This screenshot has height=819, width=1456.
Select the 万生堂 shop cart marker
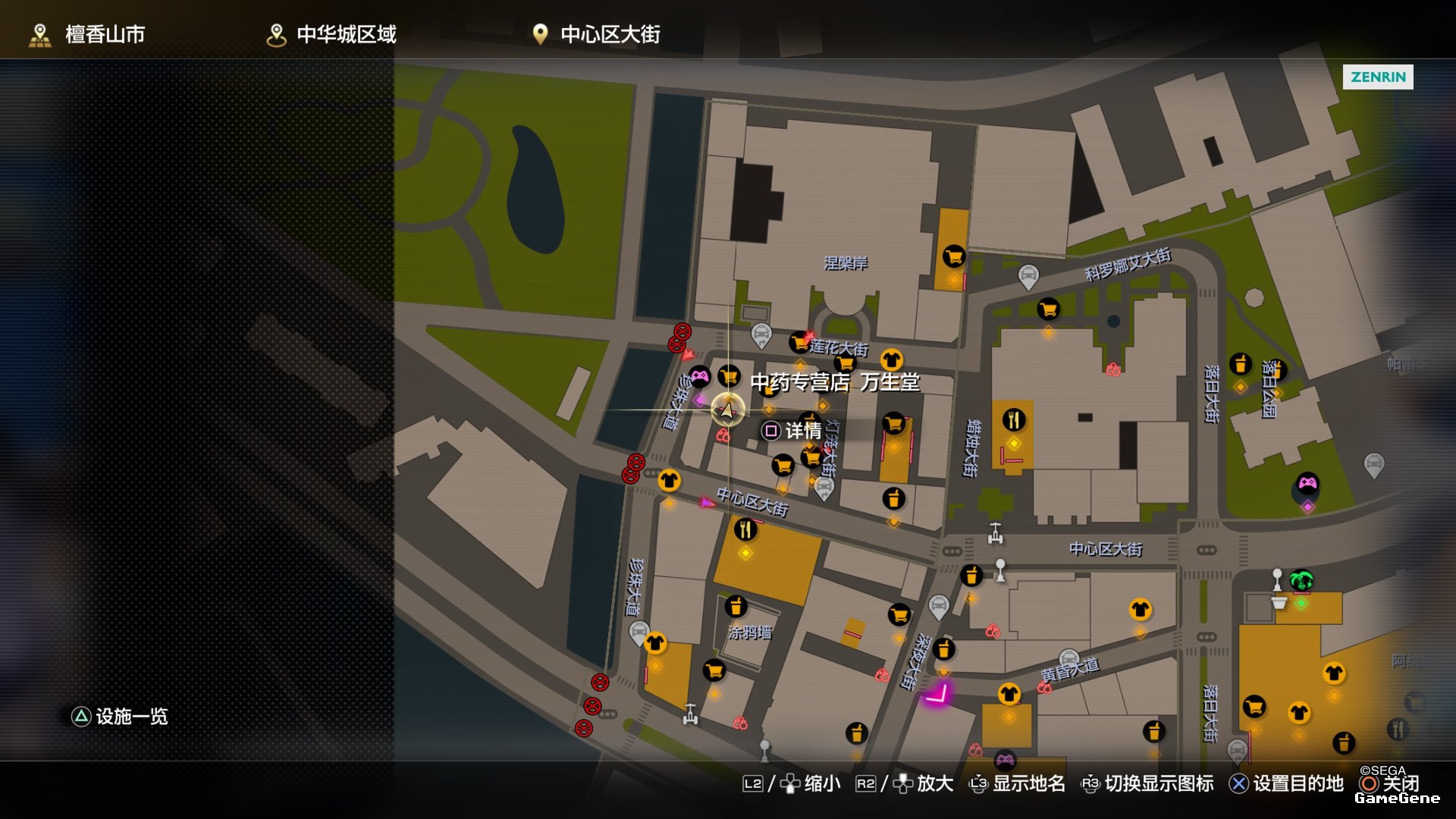click(x=730, y=375)
